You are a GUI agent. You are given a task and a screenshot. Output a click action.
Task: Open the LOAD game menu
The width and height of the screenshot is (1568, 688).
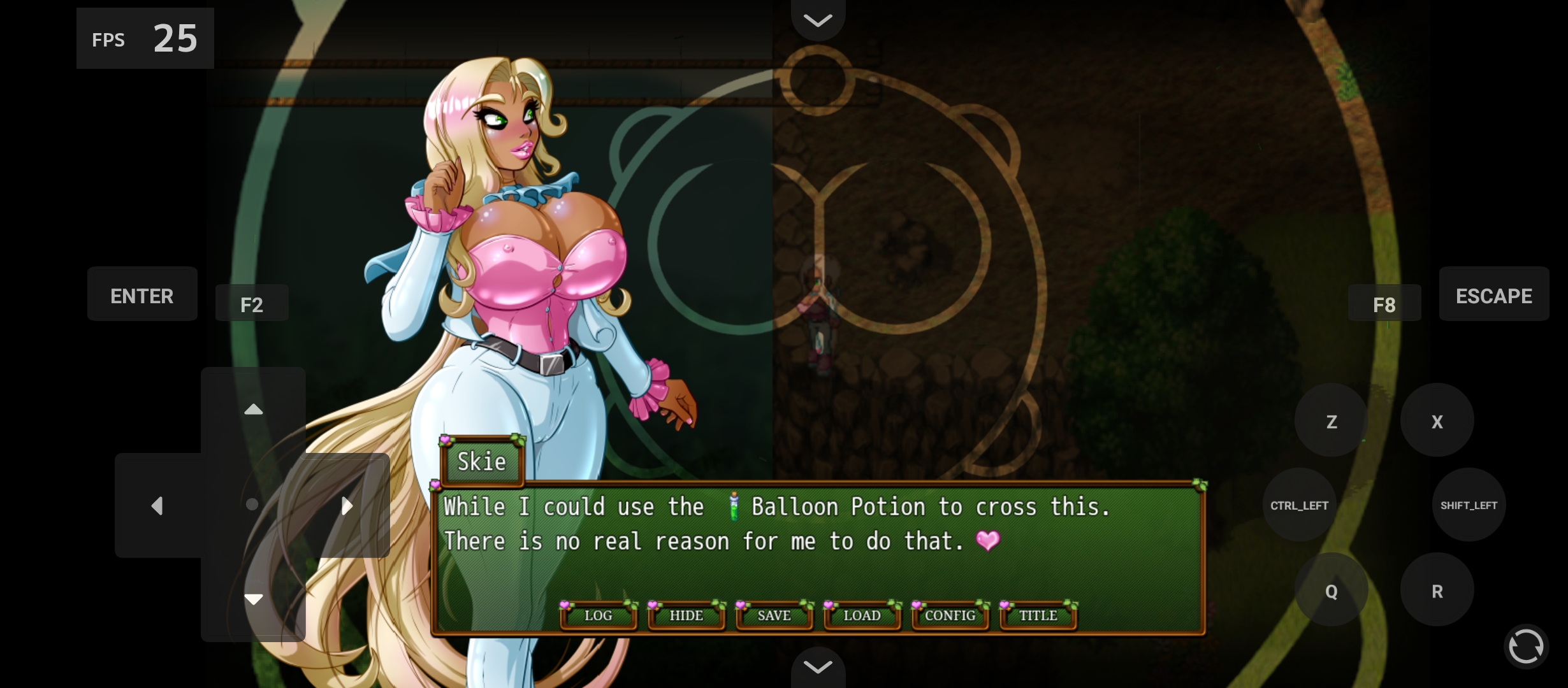862,615
